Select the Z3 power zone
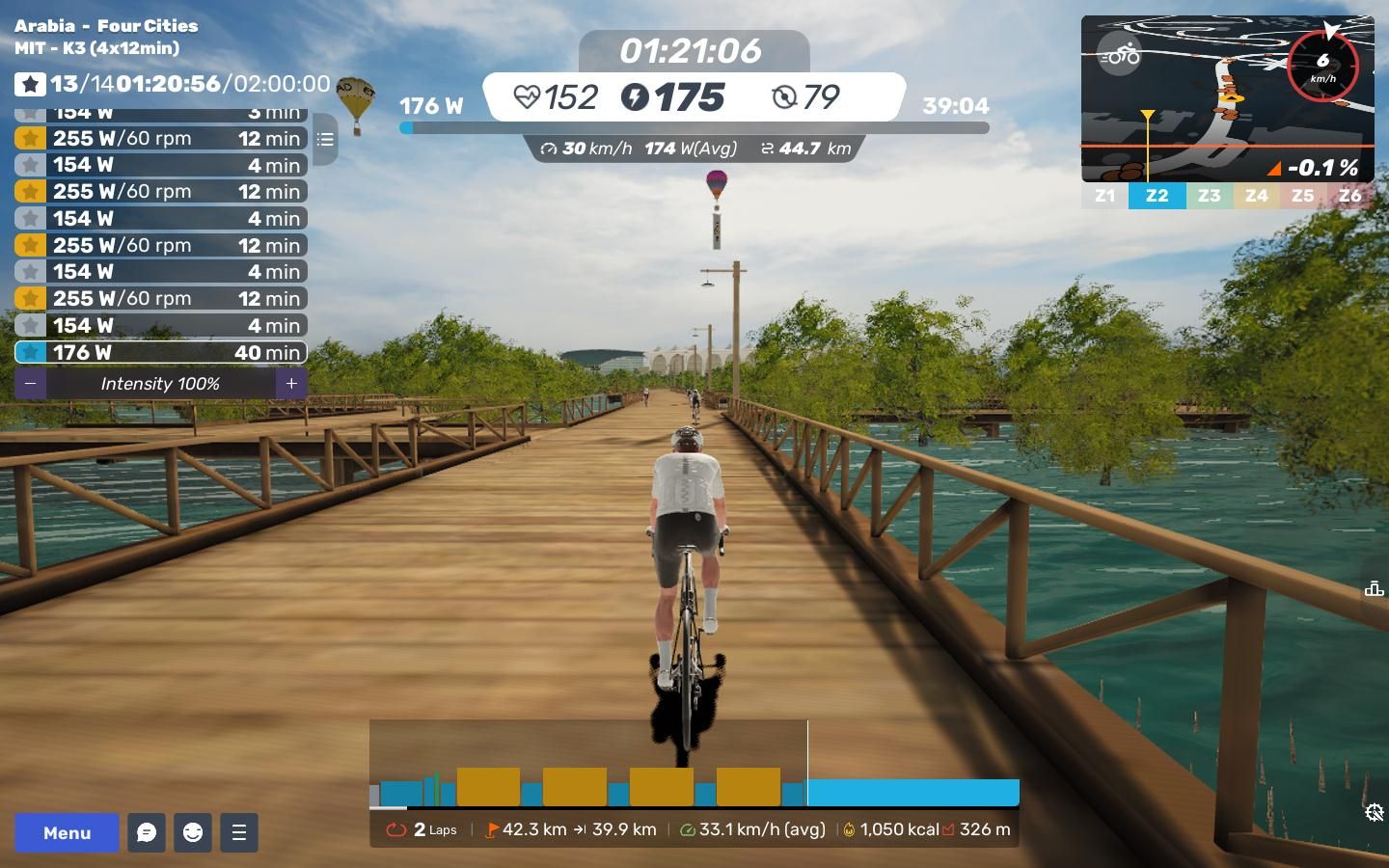 tap(1209, 196)
